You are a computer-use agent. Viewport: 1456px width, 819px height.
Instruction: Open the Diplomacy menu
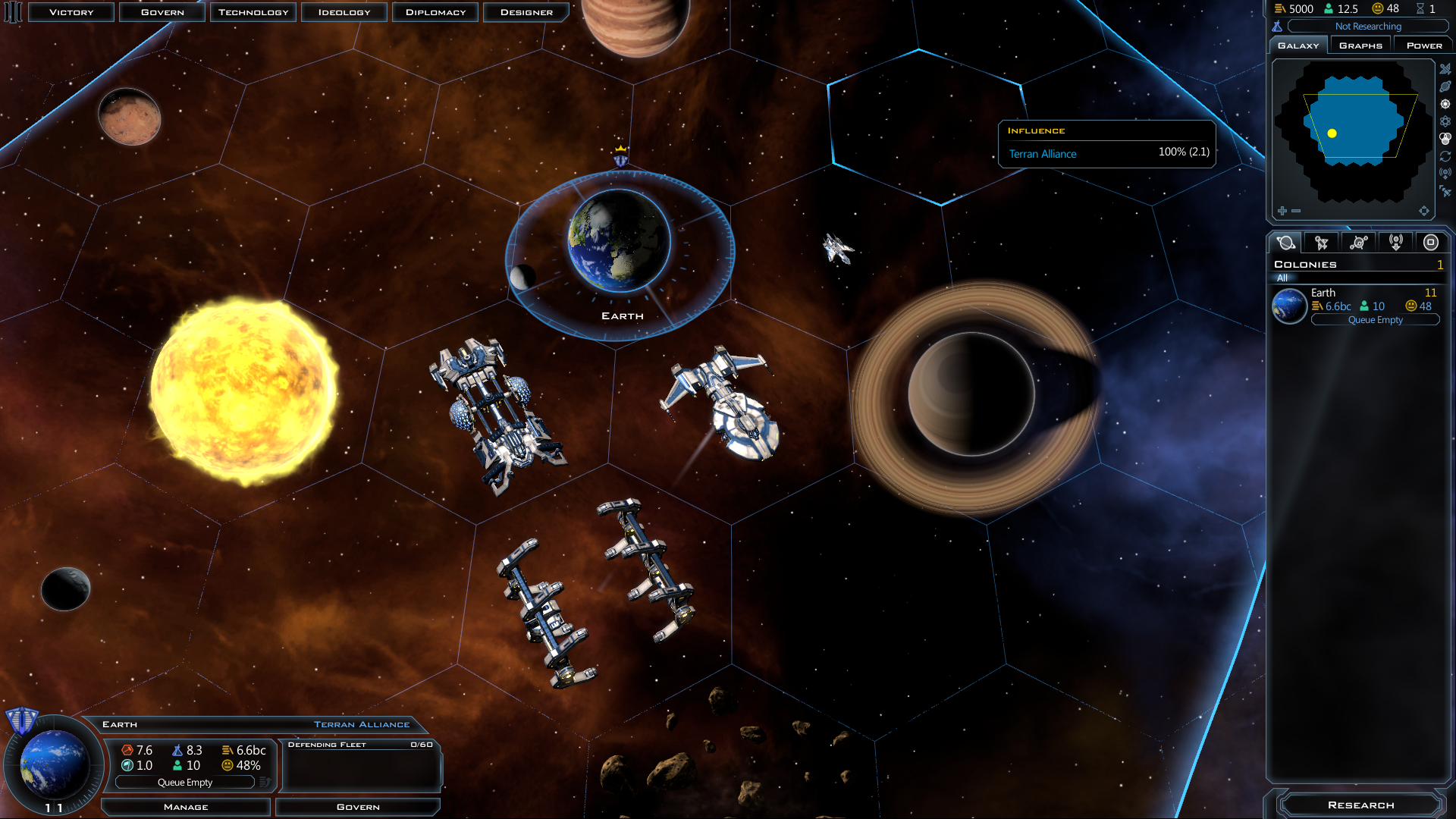(x=435, y=12)
